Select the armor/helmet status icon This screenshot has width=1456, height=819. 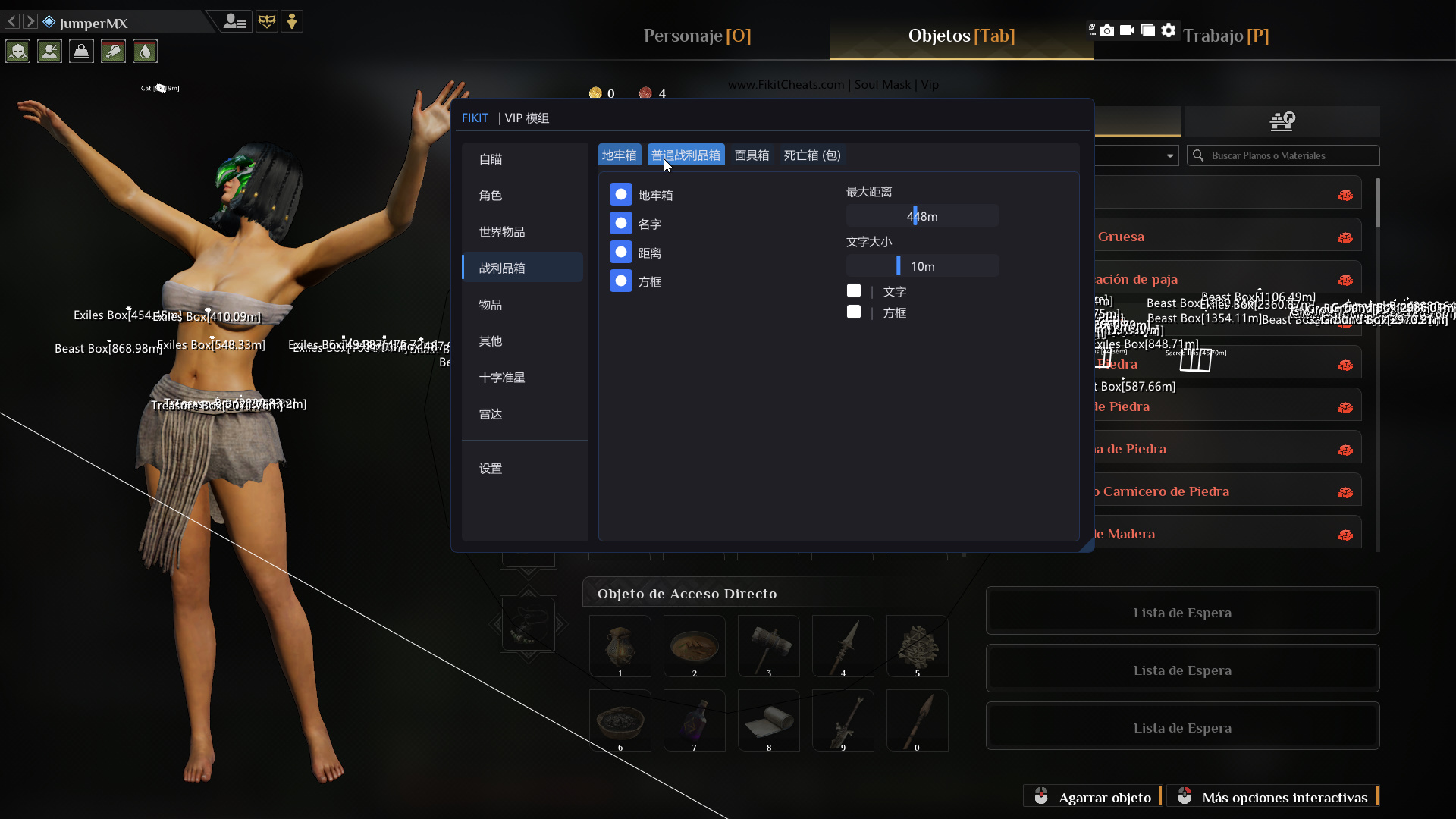pos(17,51)
